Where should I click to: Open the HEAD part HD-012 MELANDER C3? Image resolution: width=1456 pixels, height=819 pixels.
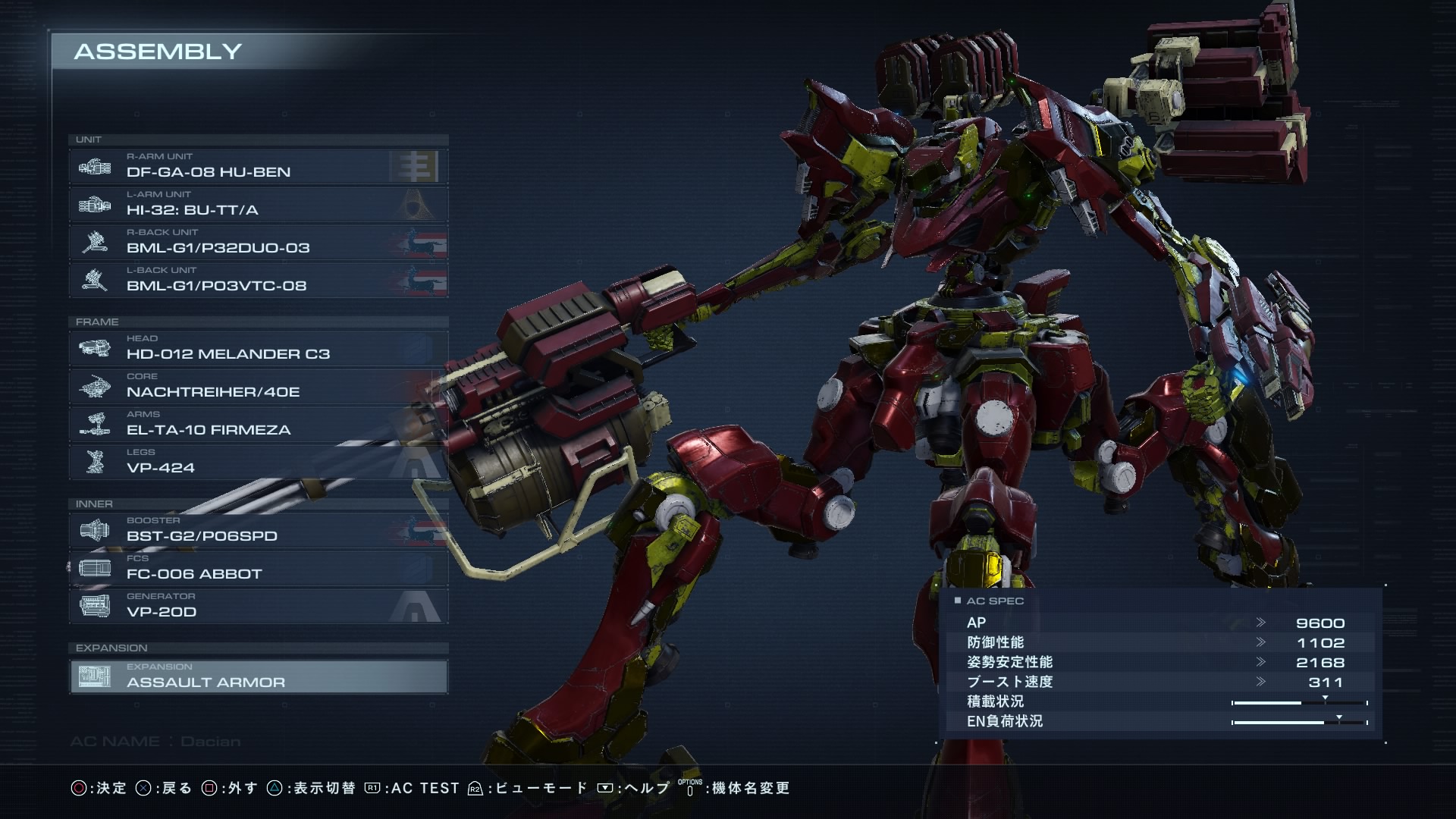coord(258,349)
